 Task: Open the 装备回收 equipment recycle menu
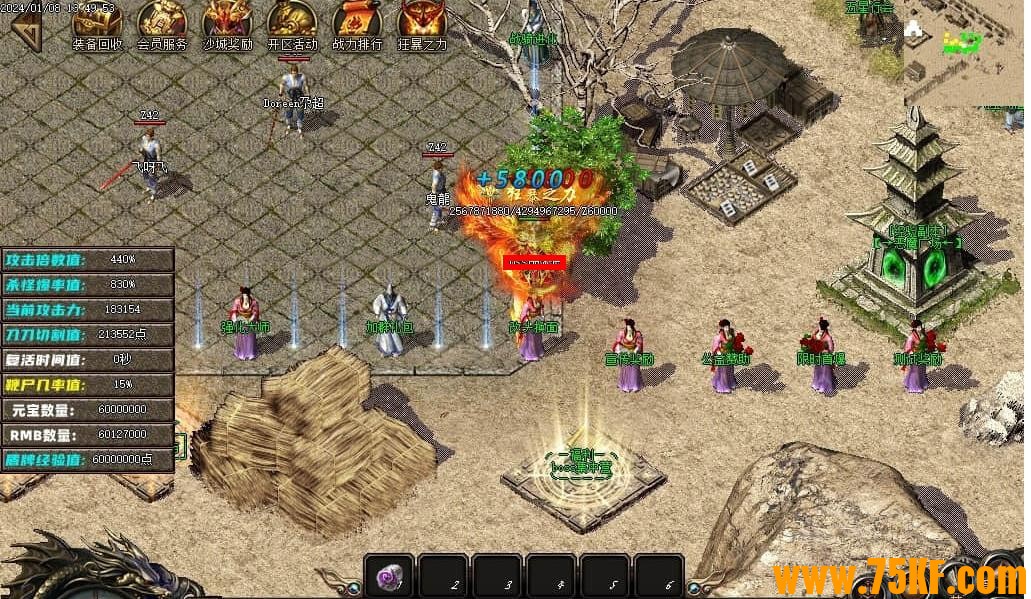pos(97,25)
